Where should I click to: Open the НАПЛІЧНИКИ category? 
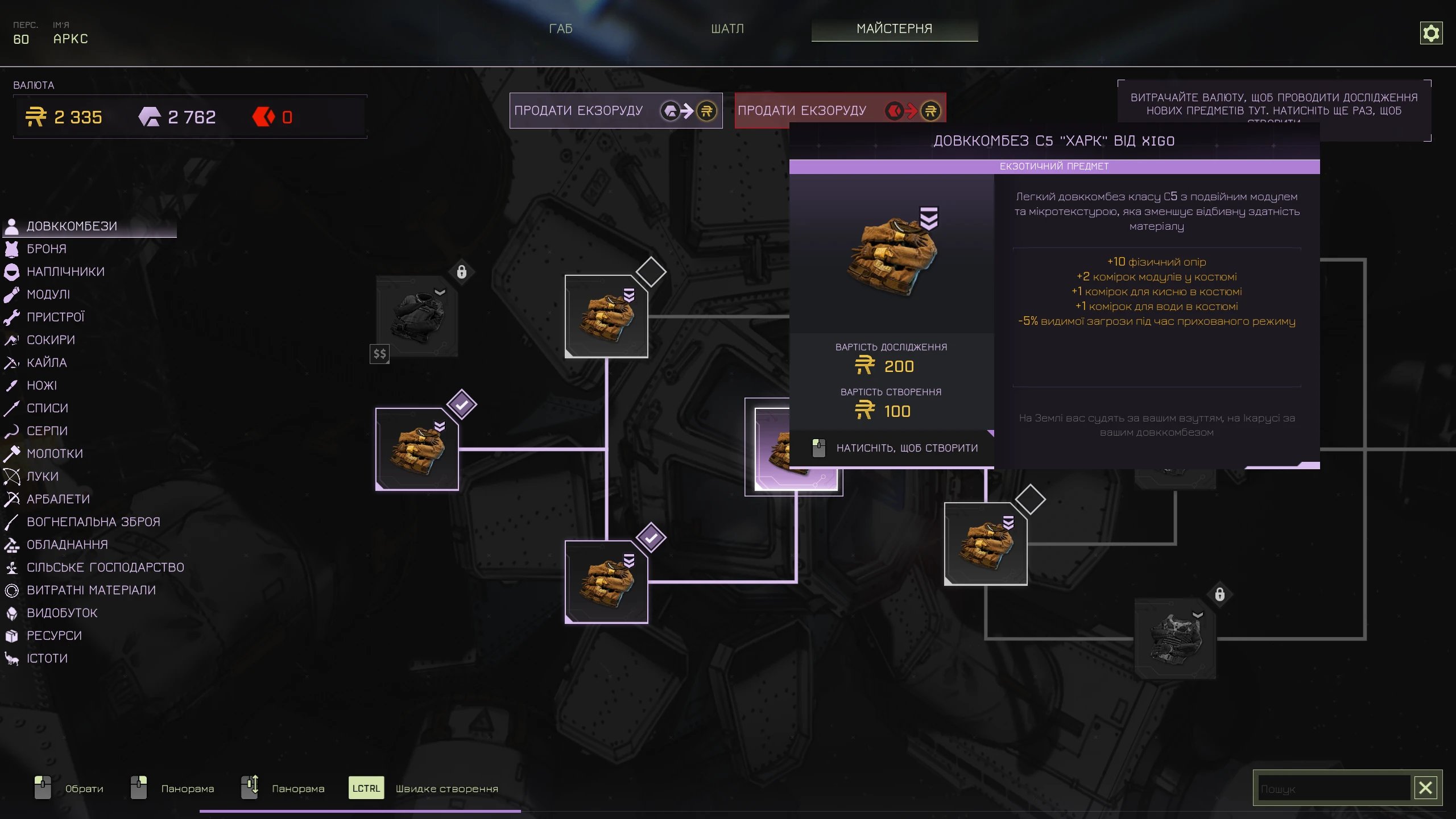pos(65,272)
